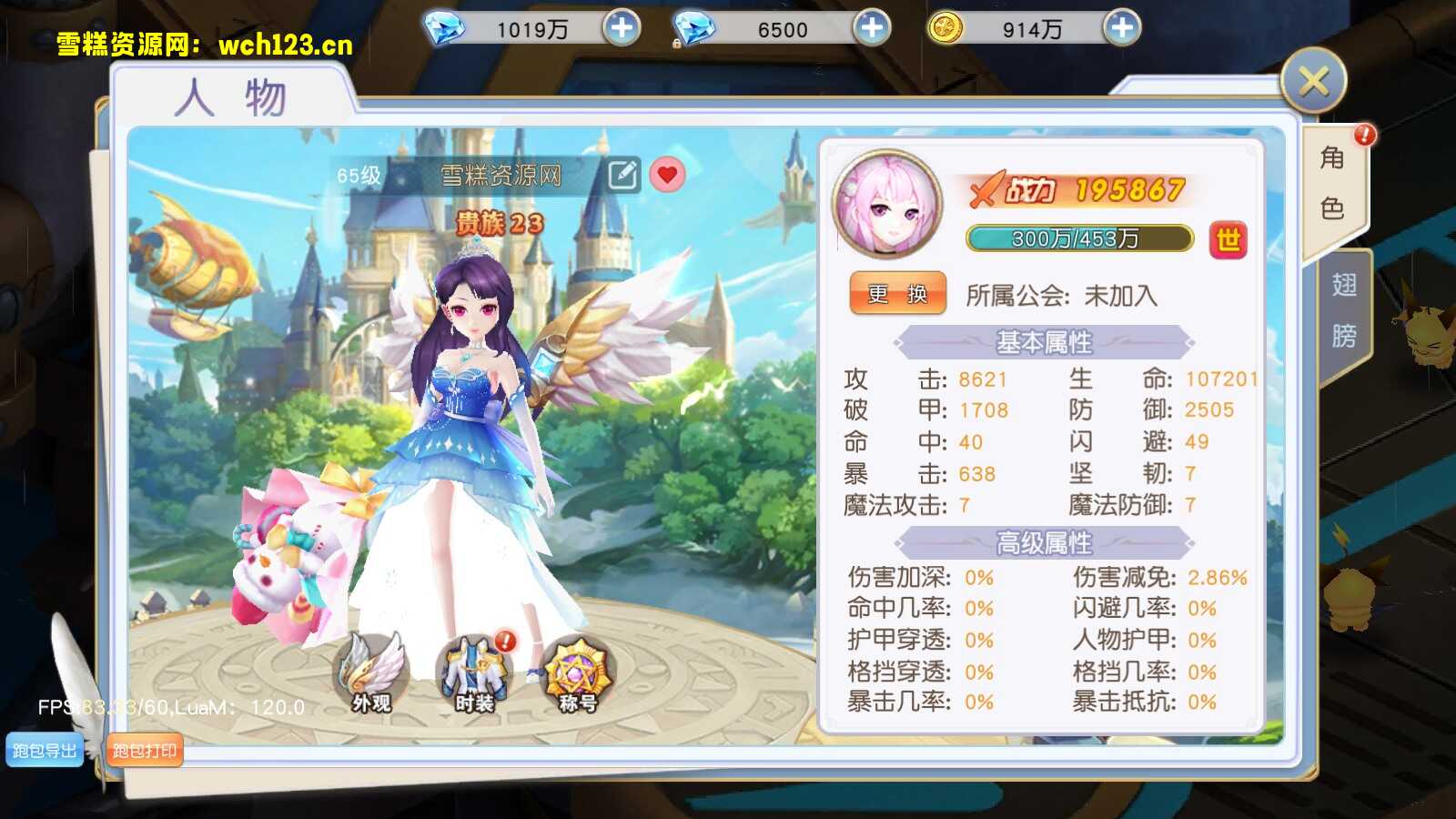Select the 时装 (fashion) outfit icon
Screen dimensions: 1456x819
coord(476,669)
